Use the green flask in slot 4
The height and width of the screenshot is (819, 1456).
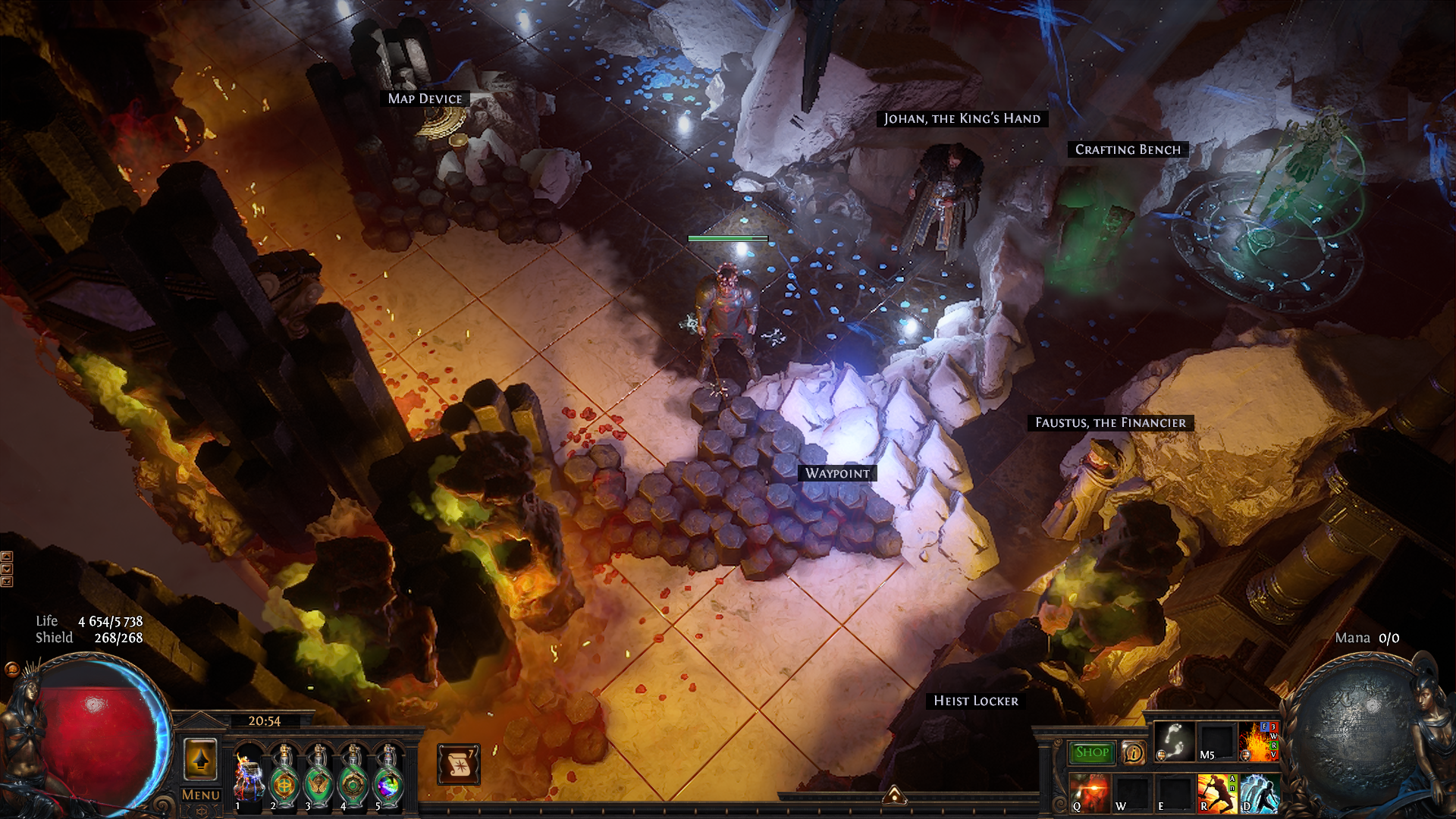[x=353, y=773]
